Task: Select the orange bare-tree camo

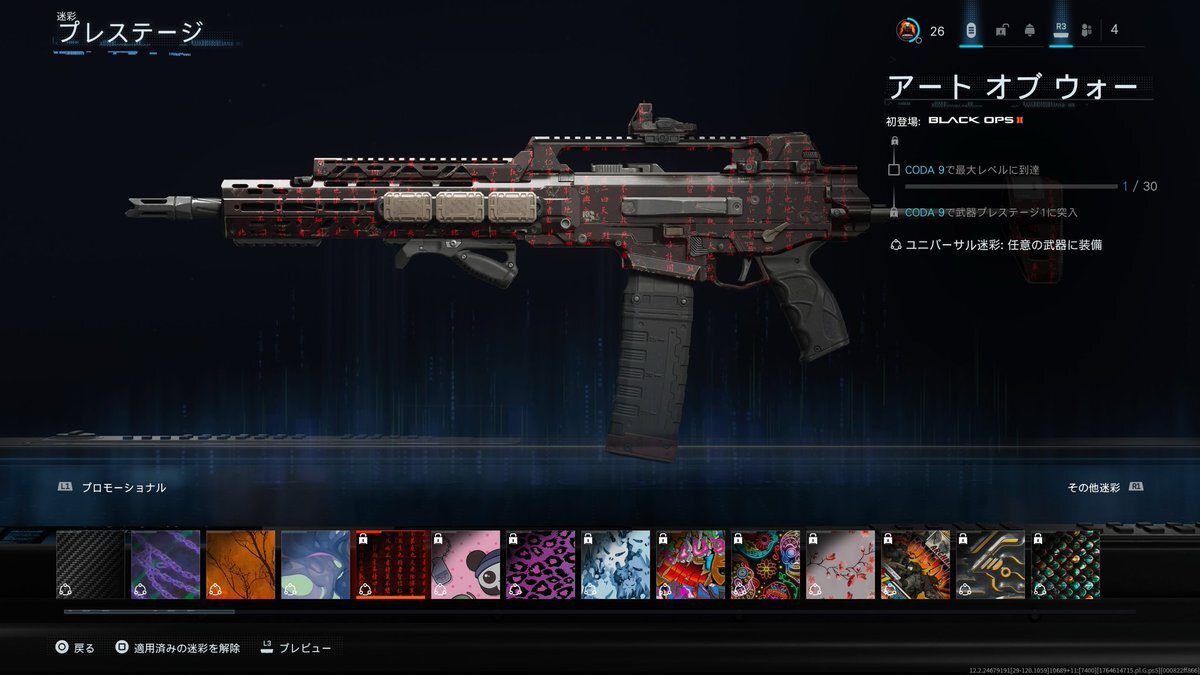Action: coord(241,565)
